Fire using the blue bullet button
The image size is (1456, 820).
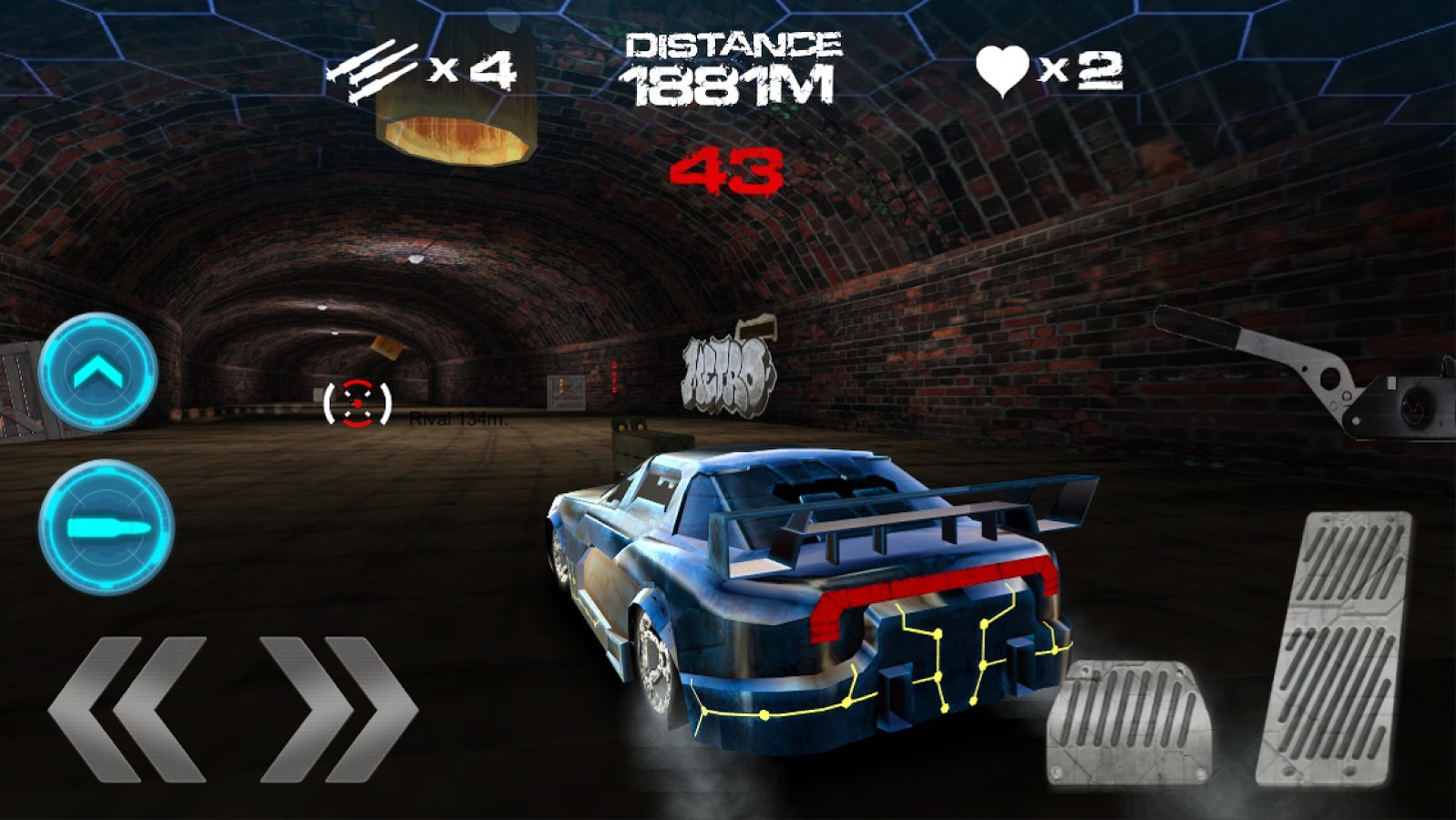tap(106, 528)
